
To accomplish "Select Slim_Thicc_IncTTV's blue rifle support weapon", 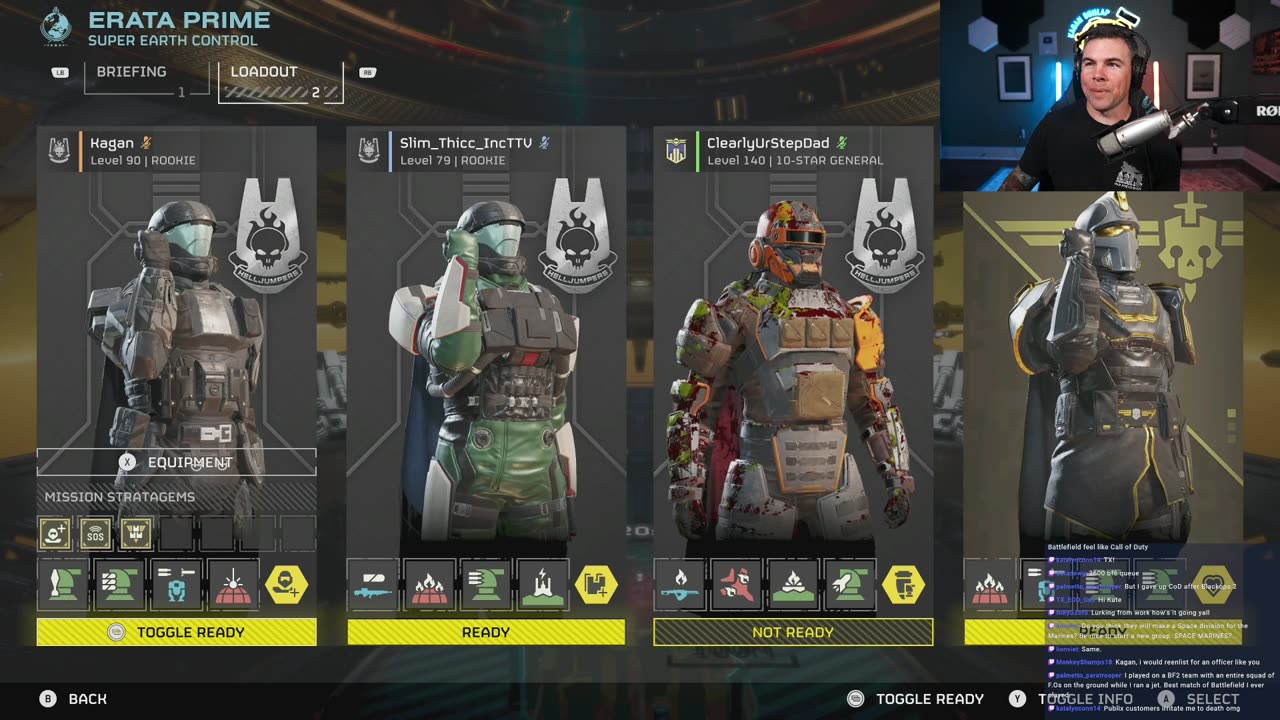I will [372, 585].
